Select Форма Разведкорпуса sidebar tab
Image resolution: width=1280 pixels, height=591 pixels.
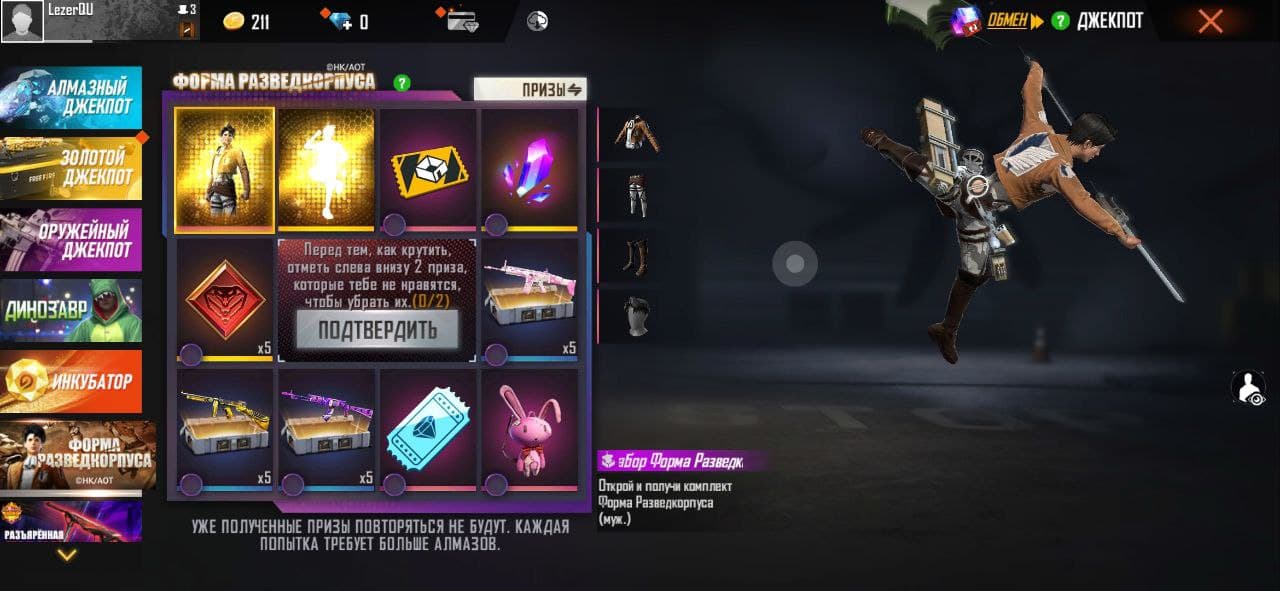(78, 455)
